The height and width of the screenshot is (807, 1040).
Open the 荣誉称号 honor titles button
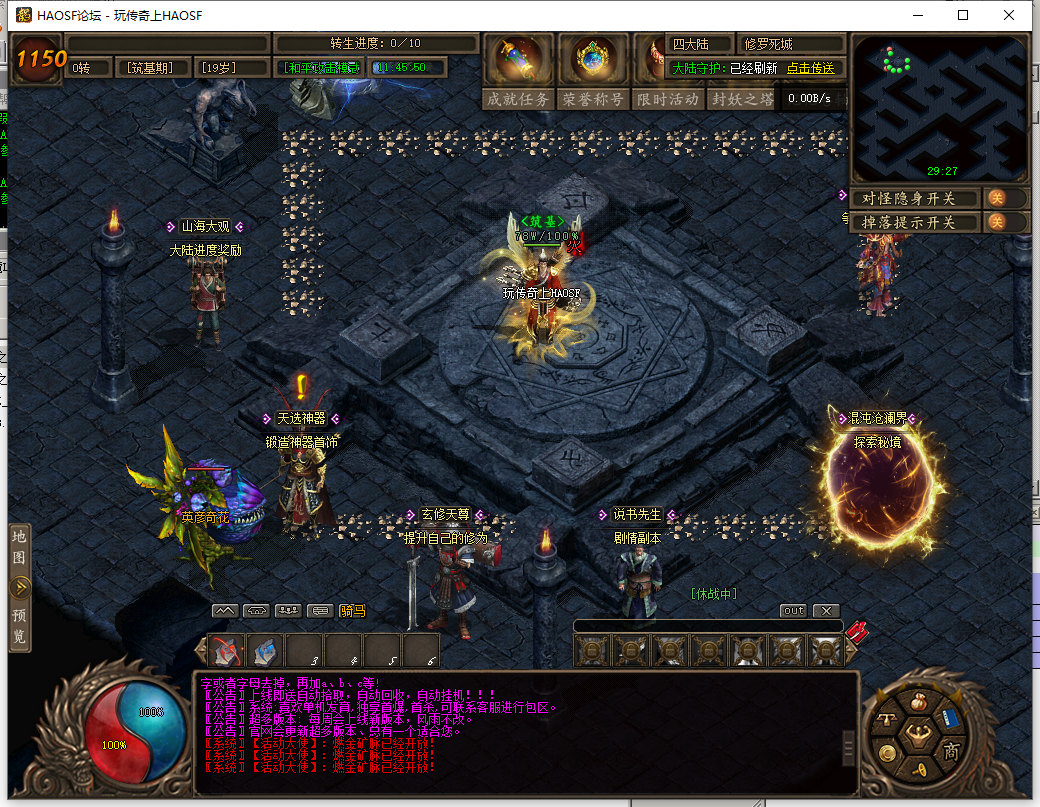click(593, 99)
